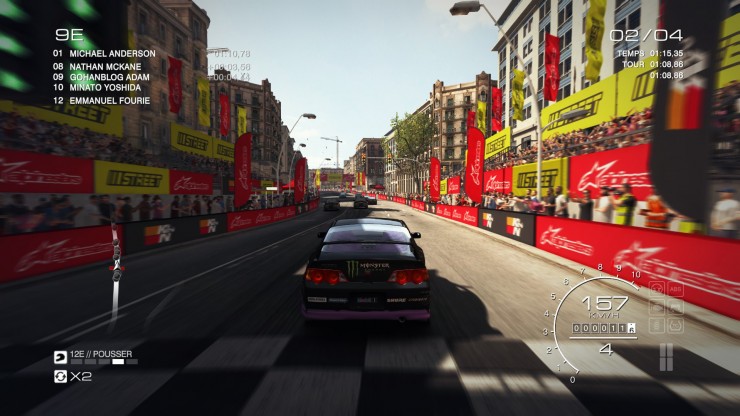The height and width of the screenshot is (416, 740).
Task: Select Michael Anderson in the standings list
Action: [110, 53]
